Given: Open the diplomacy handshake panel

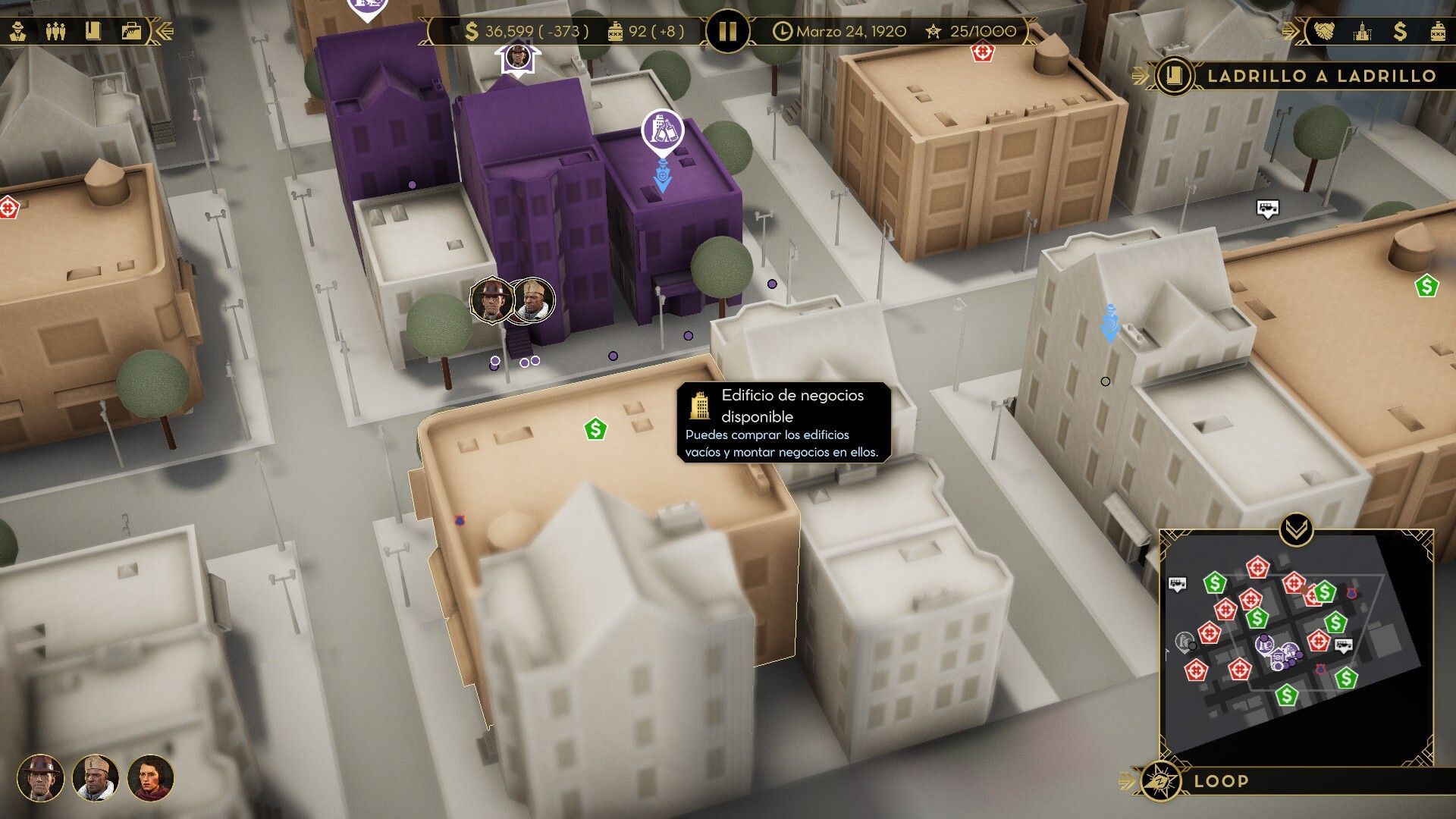Looking at the screenshot, I should click(1326, 32).
